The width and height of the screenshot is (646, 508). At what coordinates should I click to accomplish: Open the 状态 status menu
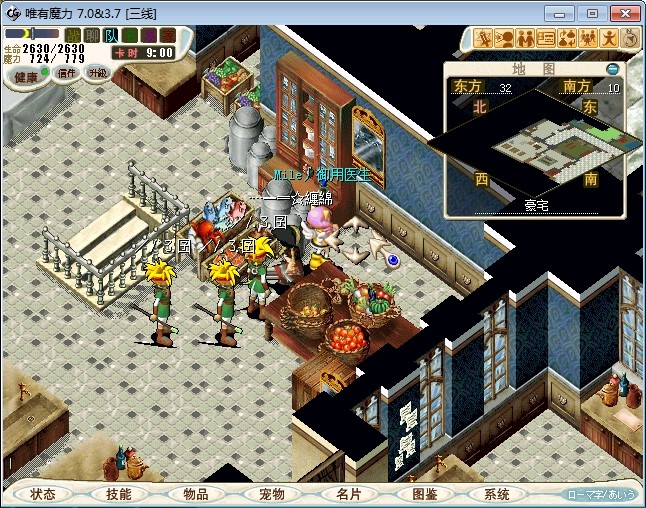pos(43,494)
